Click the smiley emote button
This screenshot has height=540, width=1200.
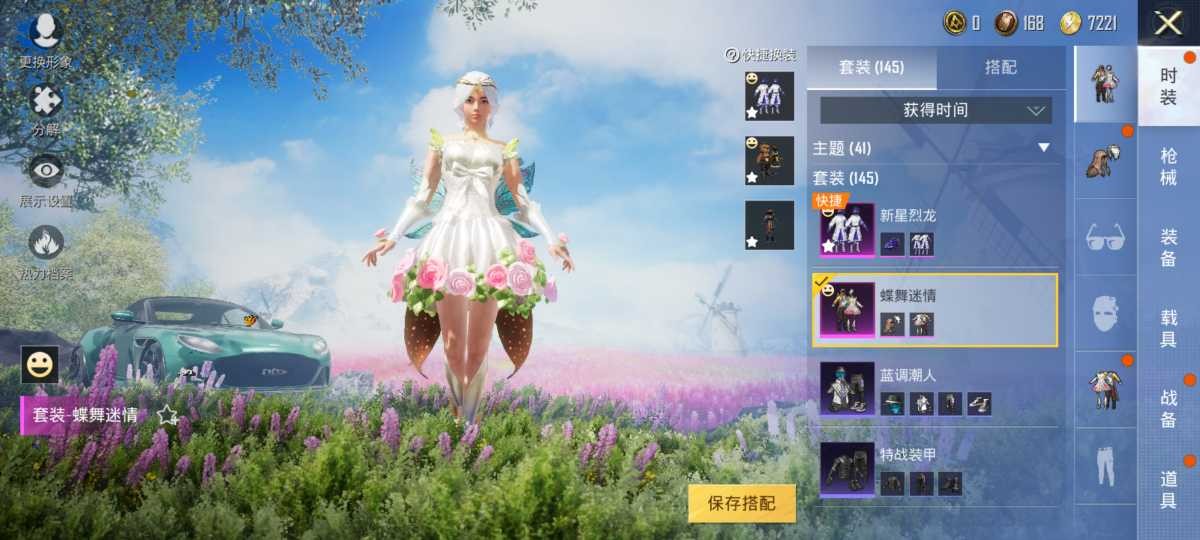40,365
